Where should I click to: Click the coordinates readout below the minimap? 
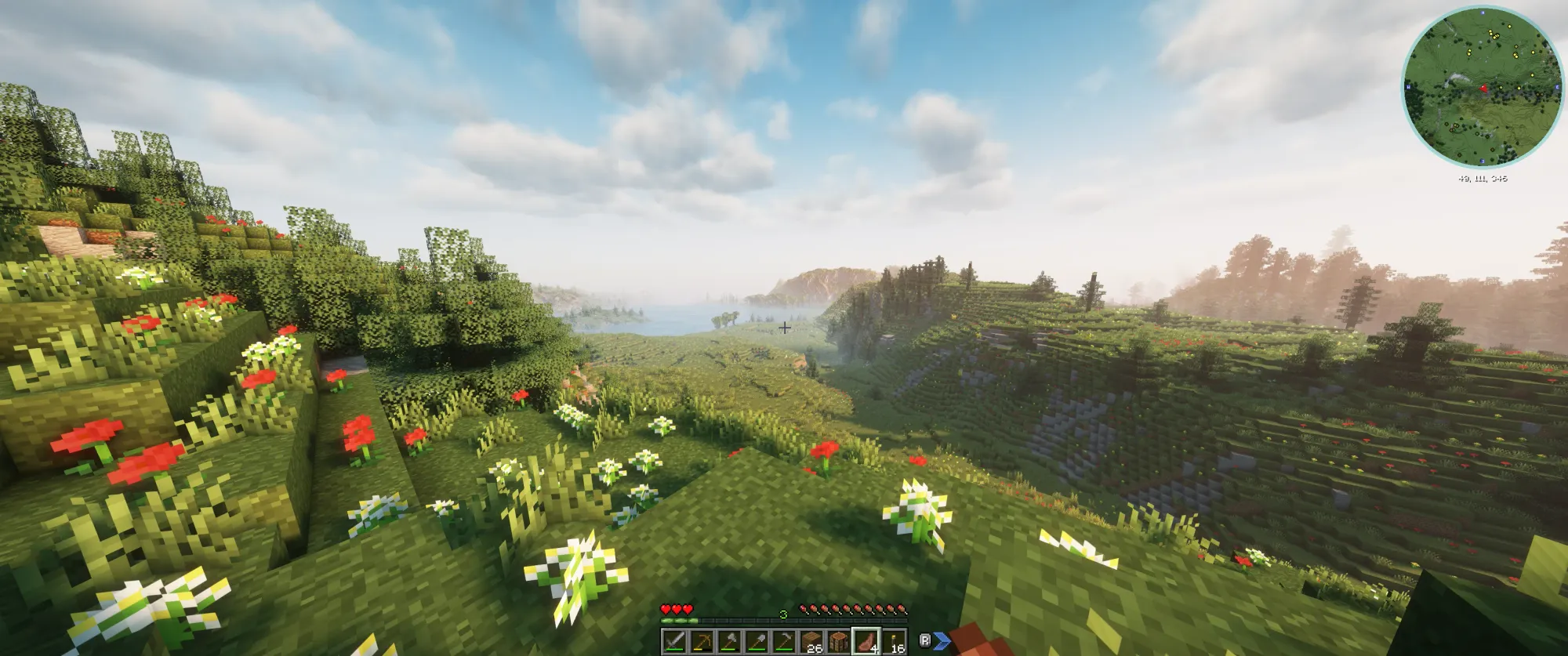1484,178
